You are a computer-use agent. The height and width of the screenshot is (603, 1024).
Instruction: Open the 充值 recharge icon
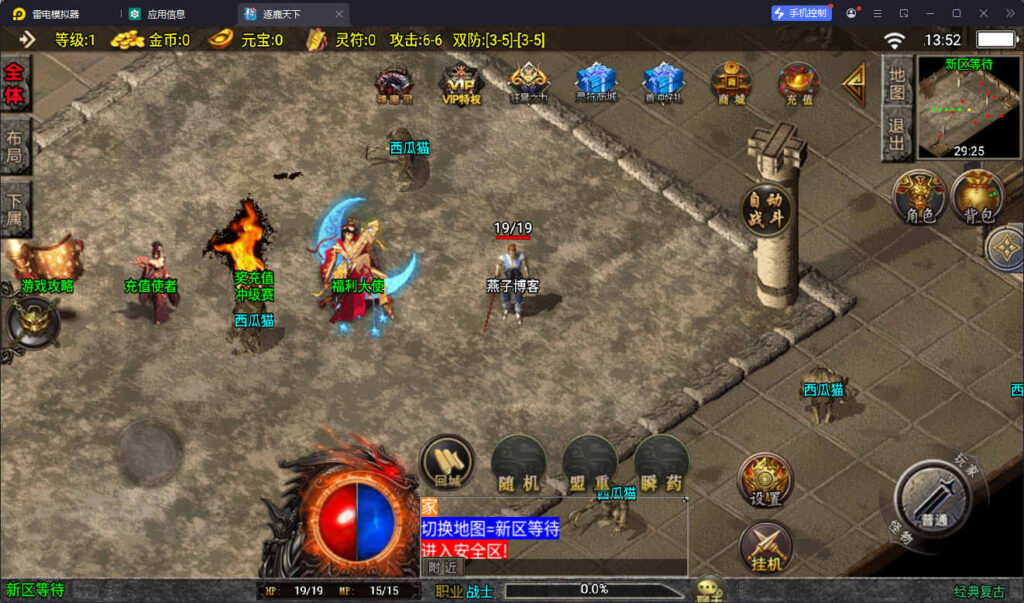798,84
